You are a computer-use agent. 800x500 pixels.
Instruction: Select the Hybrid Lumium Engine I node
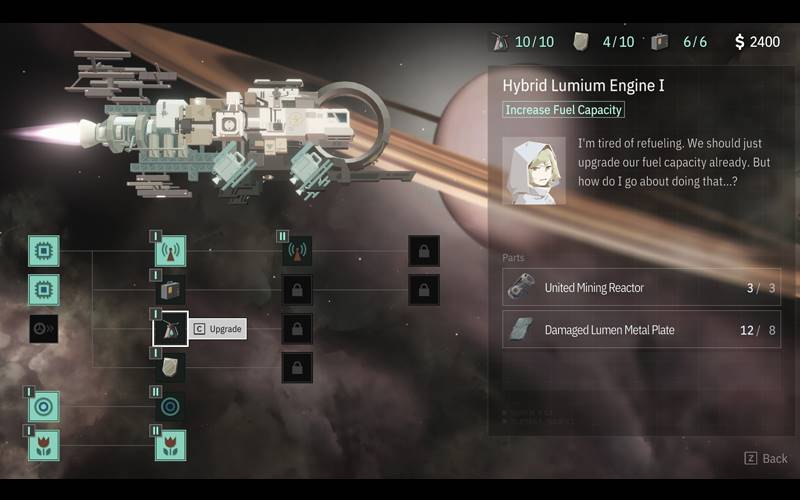click(170, 329)
